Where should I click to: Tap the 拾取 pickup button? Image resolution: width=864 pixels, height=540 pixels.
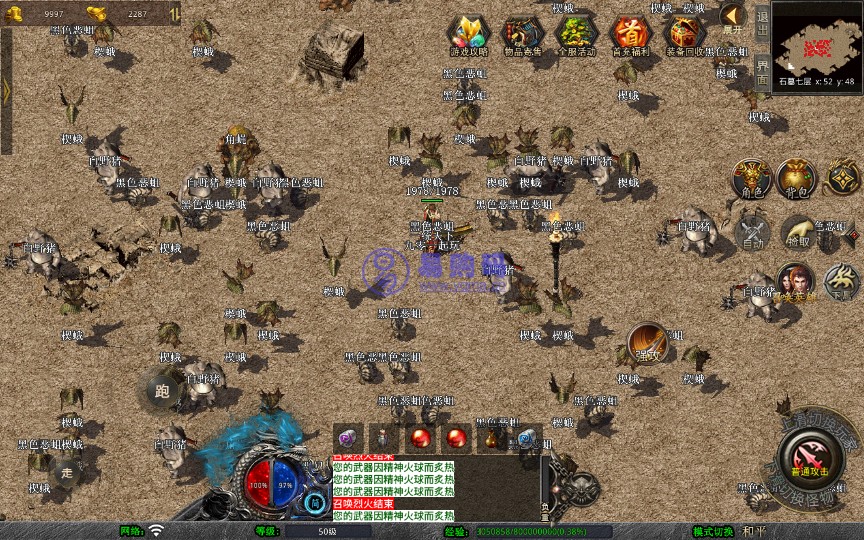click(x=798, y=232)
